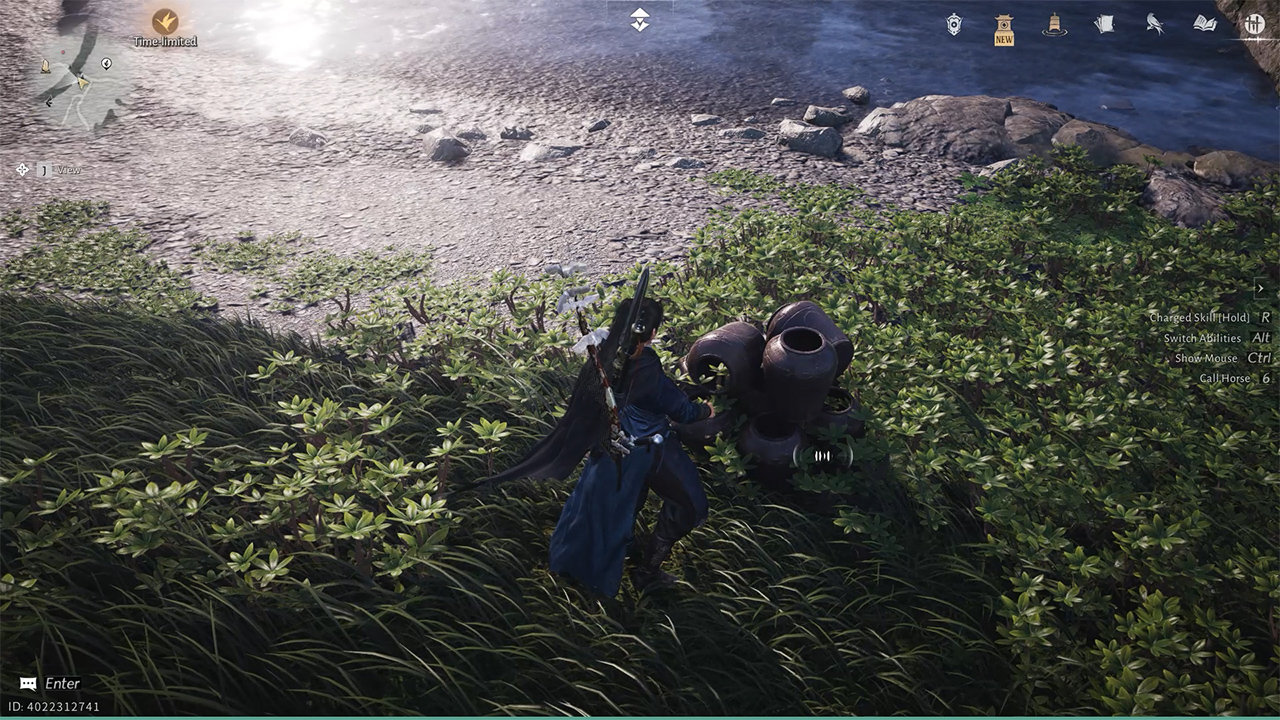Select the ship icon in top bar
Screen dimensions: 1280x720
click(x=1053, y=25)
